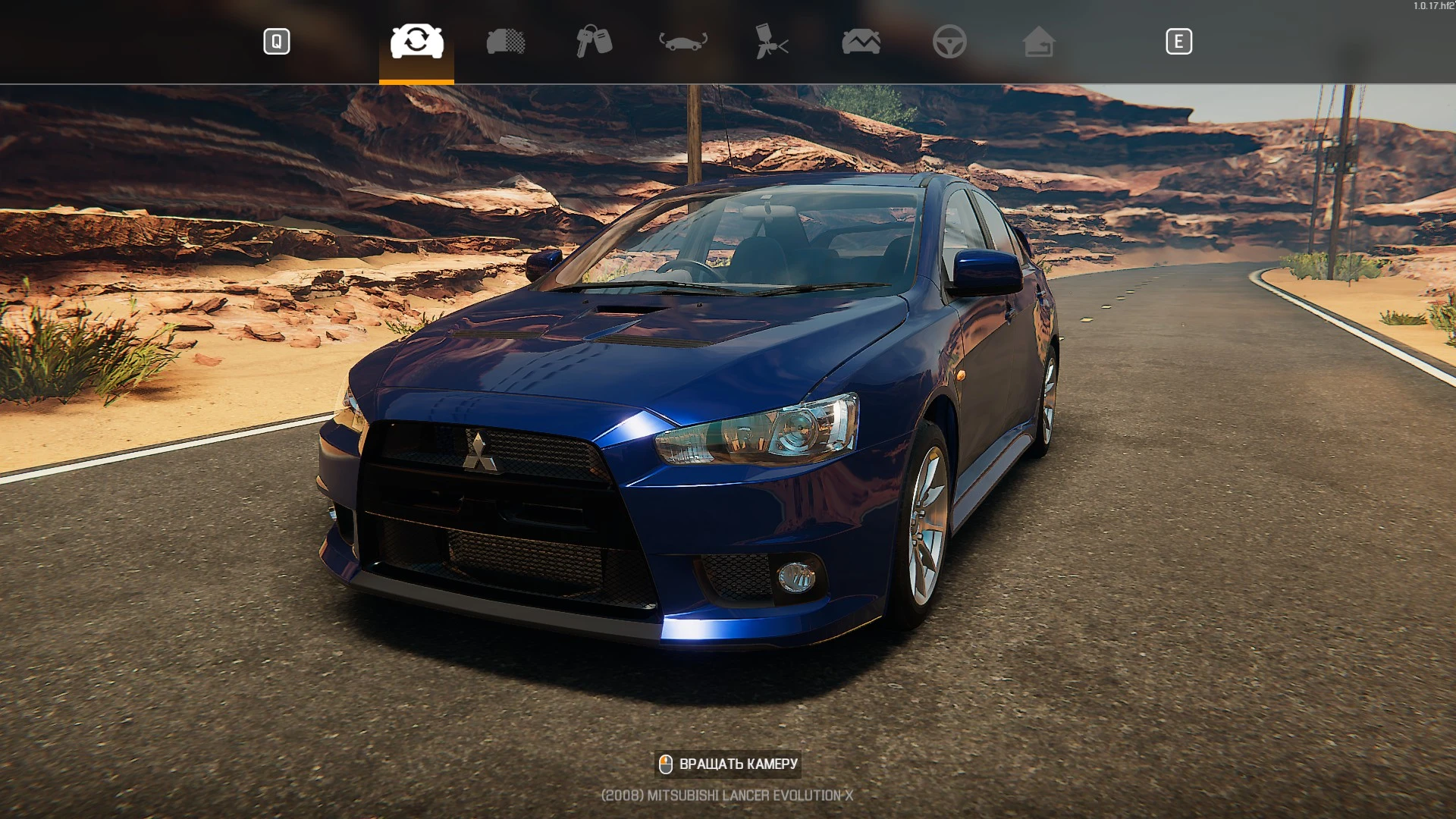Open the body livery pattern icon
Image resolution: width=1456 pixels, height=819 pixels.
tap(505, 42)
